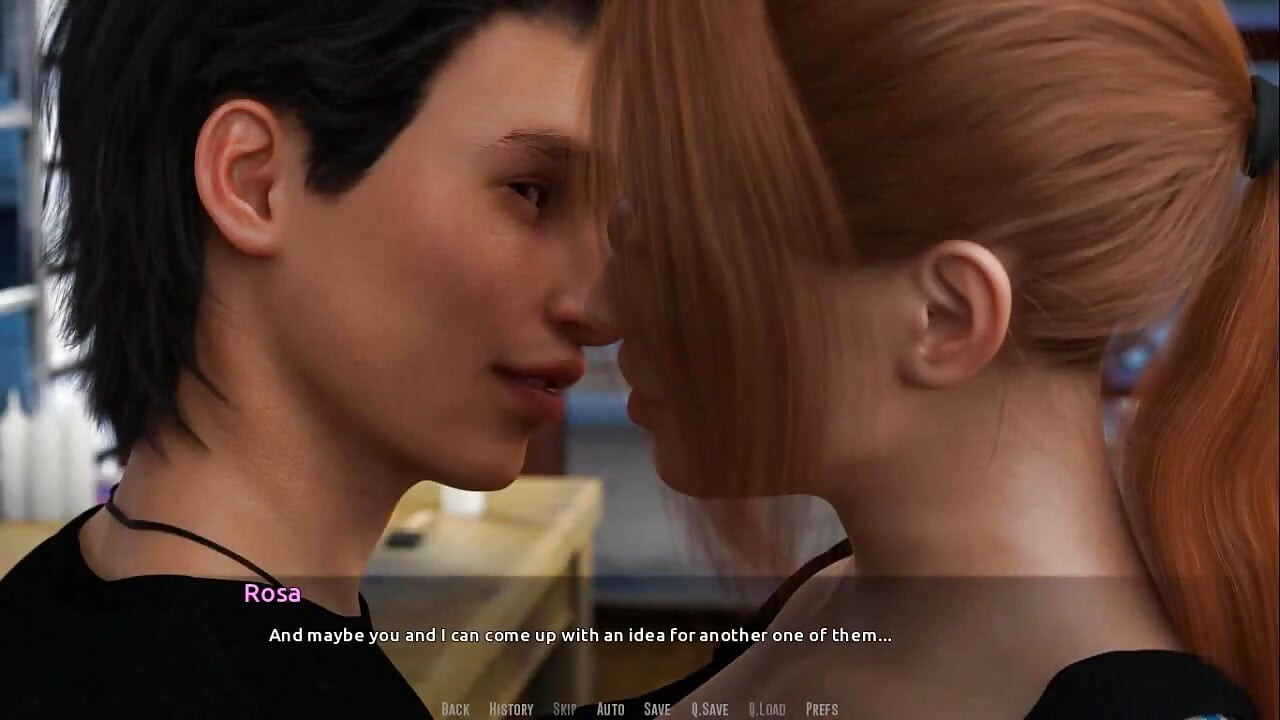Open the Prefs settings menu
1280x720 pixels.
click(x=822, y=709)
